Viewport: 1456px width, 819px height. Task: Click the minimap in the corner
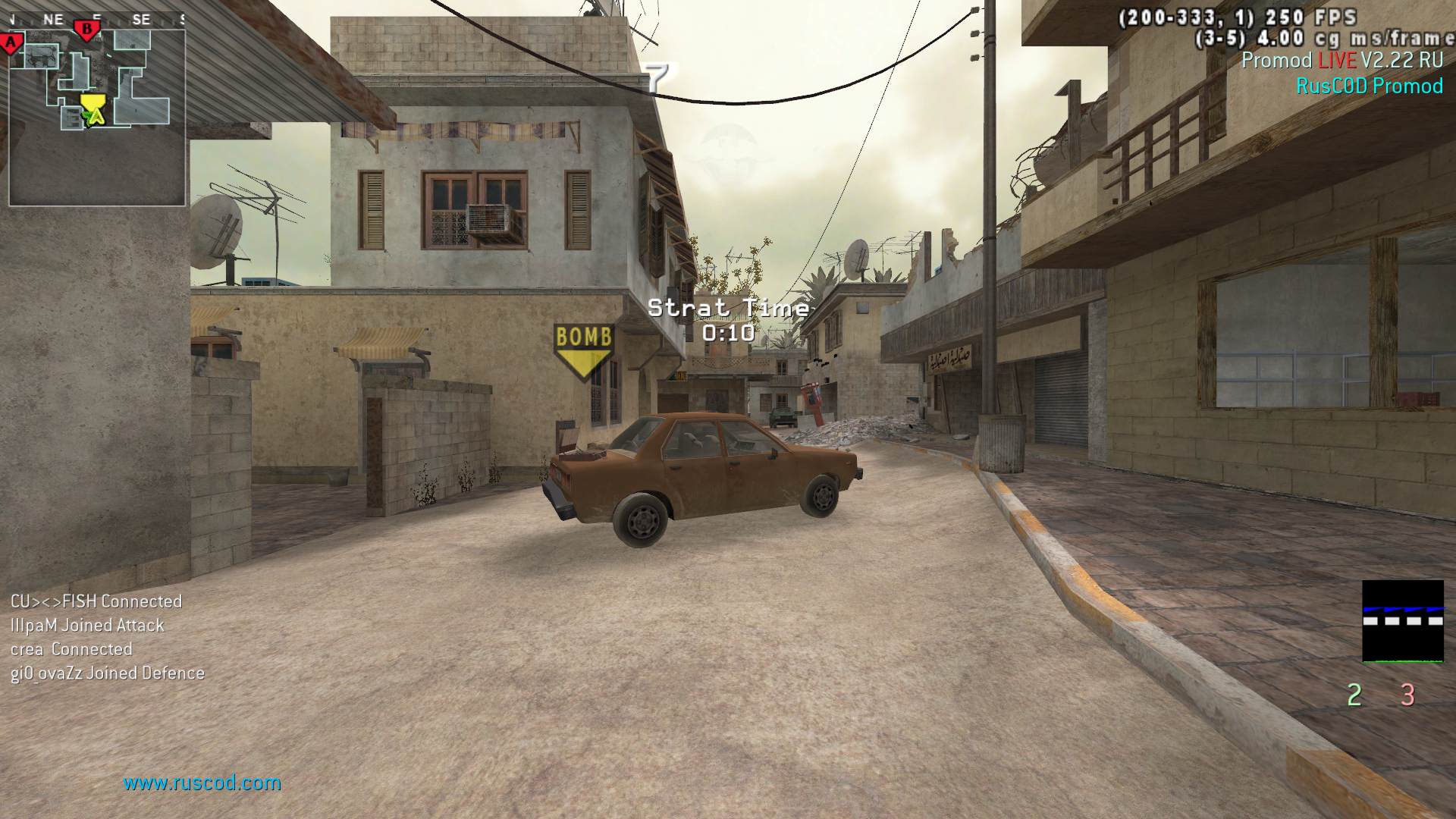(x=97, y=118)
